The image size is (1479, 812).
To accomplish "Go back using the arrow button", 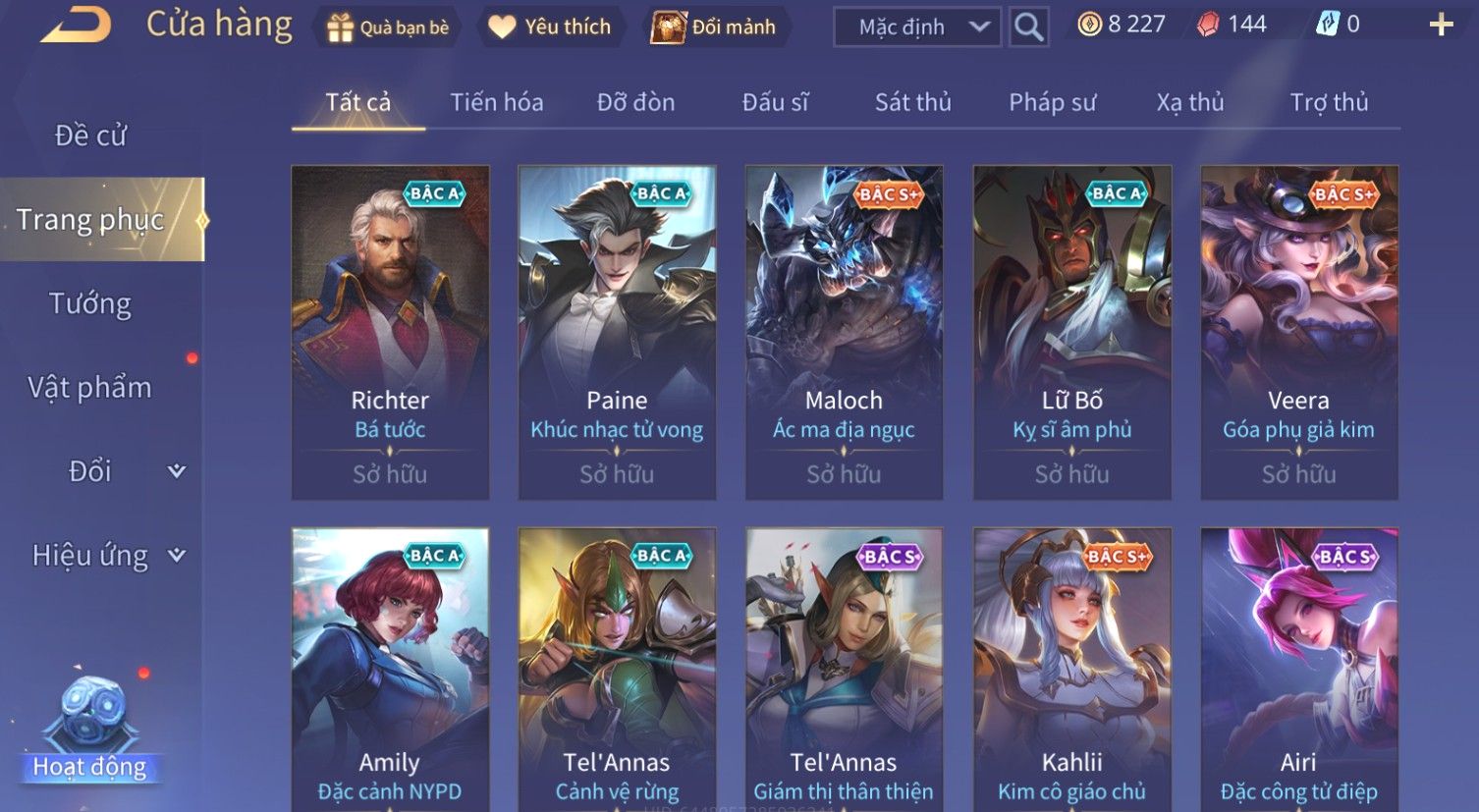I will (x=75, y=26).
